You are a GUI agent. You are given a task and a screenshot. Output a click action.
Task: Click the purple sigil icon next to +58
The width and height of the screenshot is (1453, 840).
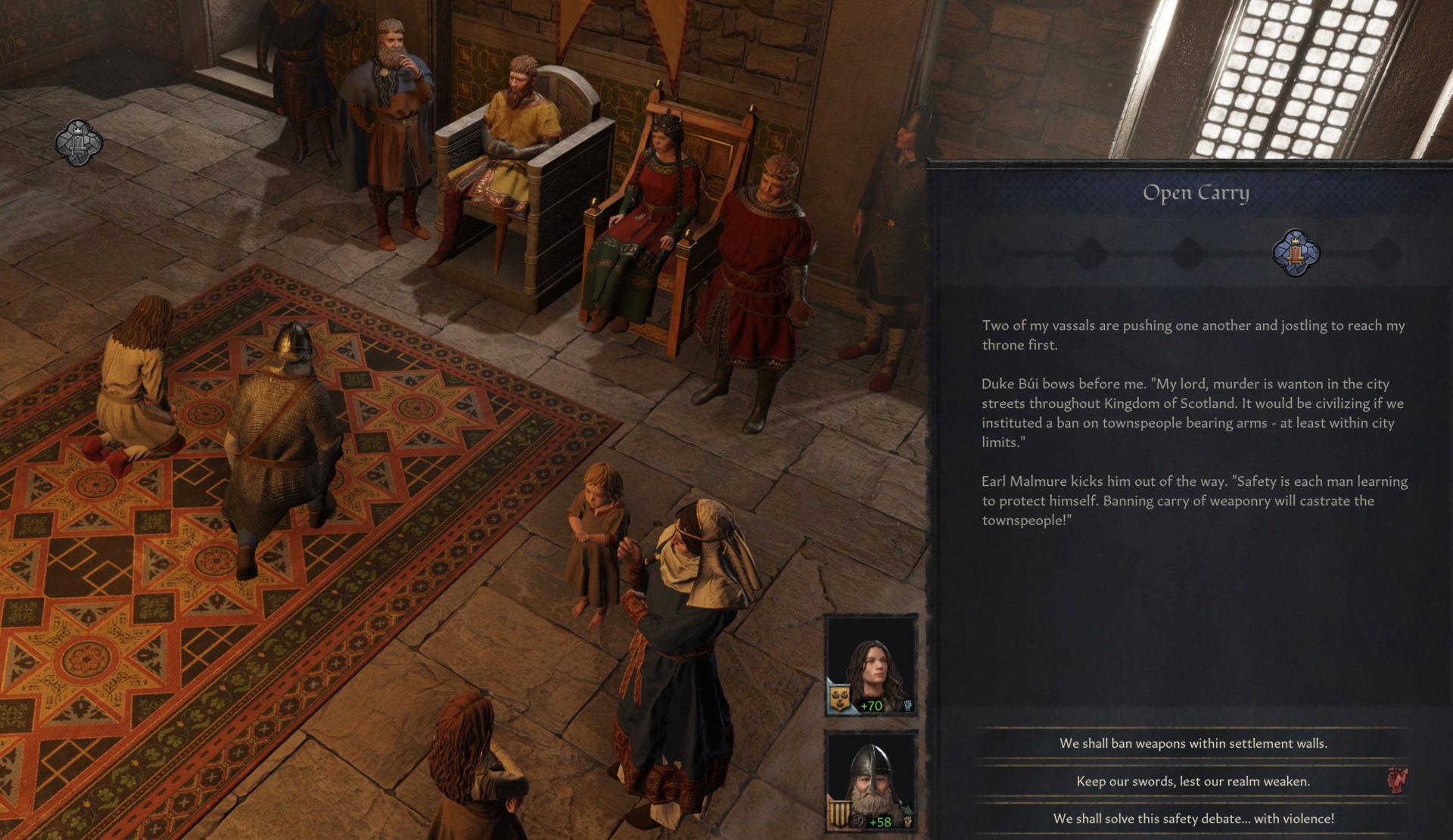point(860,821)
